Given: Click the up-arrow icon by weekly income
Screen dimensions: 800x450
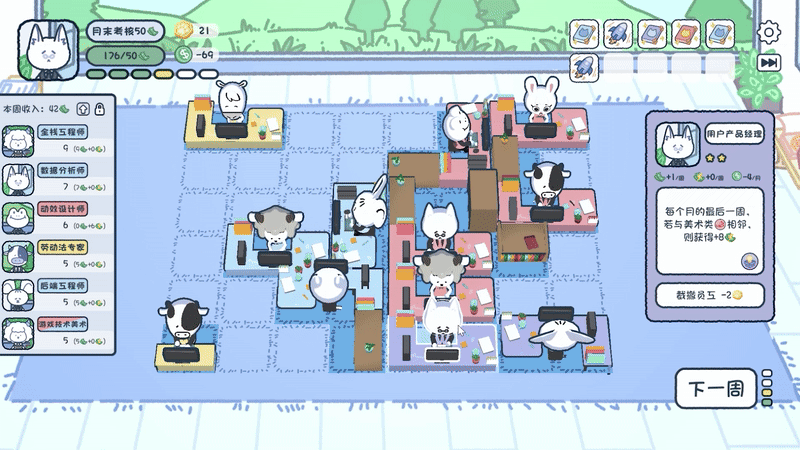Looking at the screenshot, I should click(82, 108).
